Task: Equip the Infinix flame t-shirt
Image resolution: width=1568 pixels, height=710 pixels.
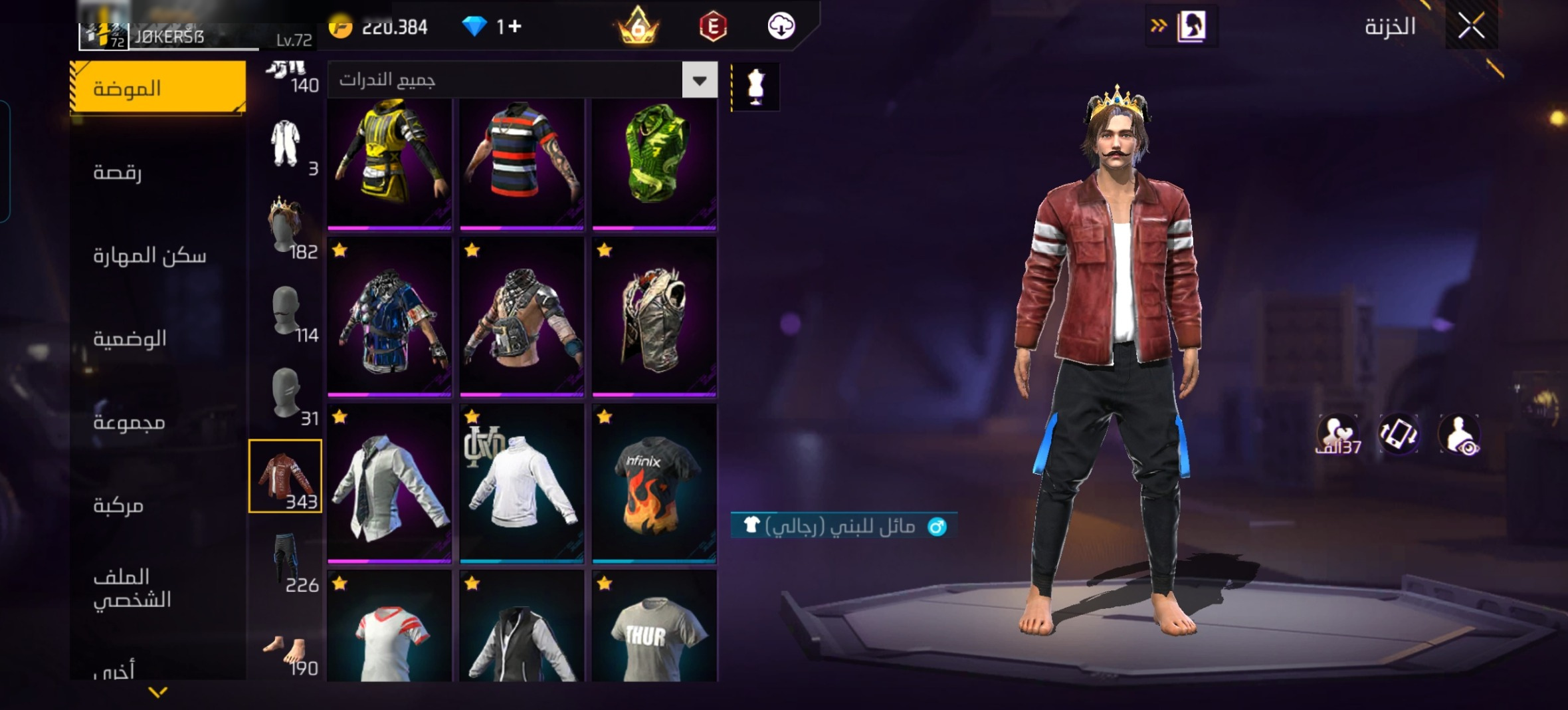Action: [x=654, y=484]
